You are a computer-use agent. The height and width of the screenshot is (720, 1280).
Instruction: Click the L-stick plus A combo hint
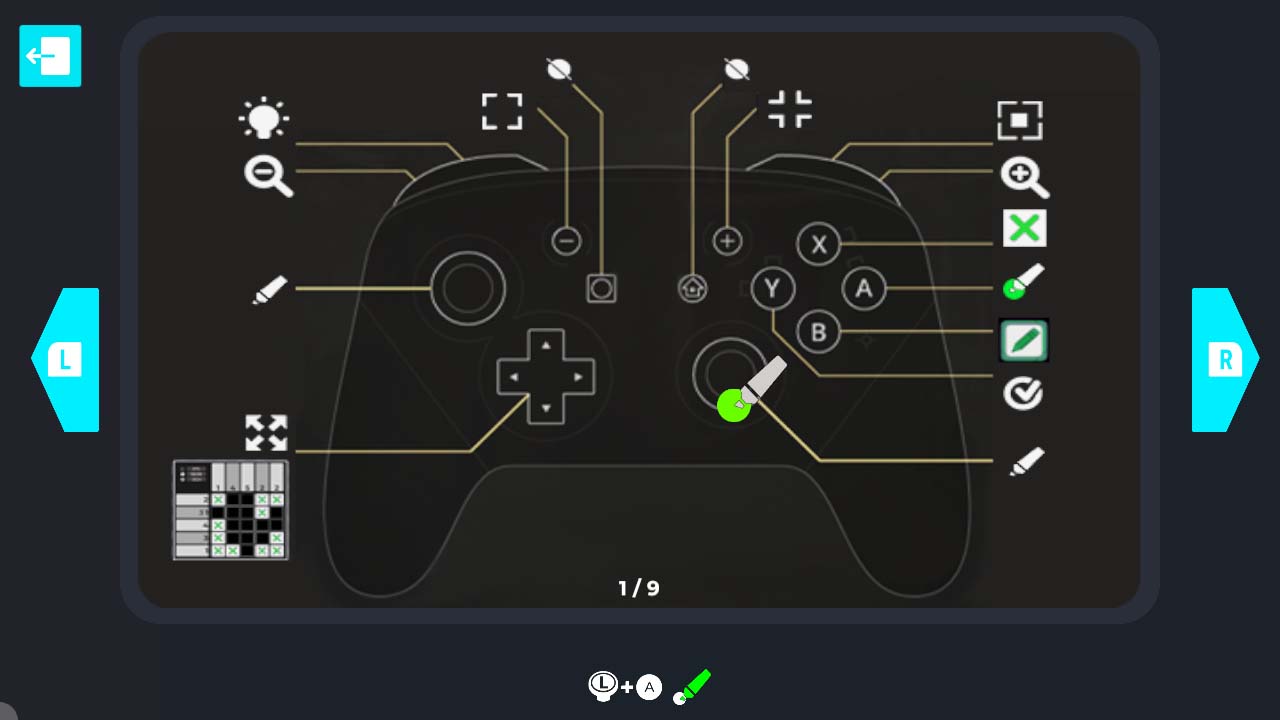pos(623,687)
